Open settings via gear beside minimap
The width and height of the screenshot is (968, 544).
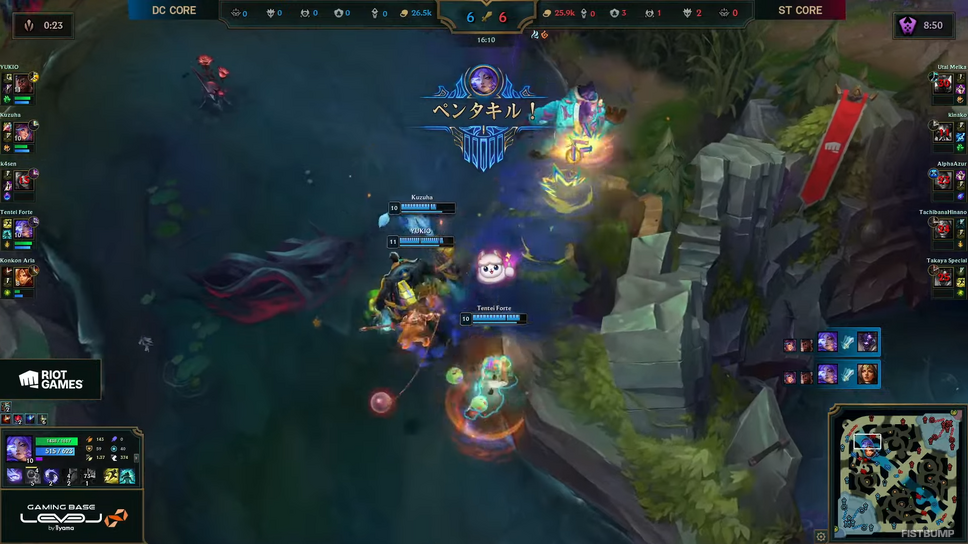821,536
